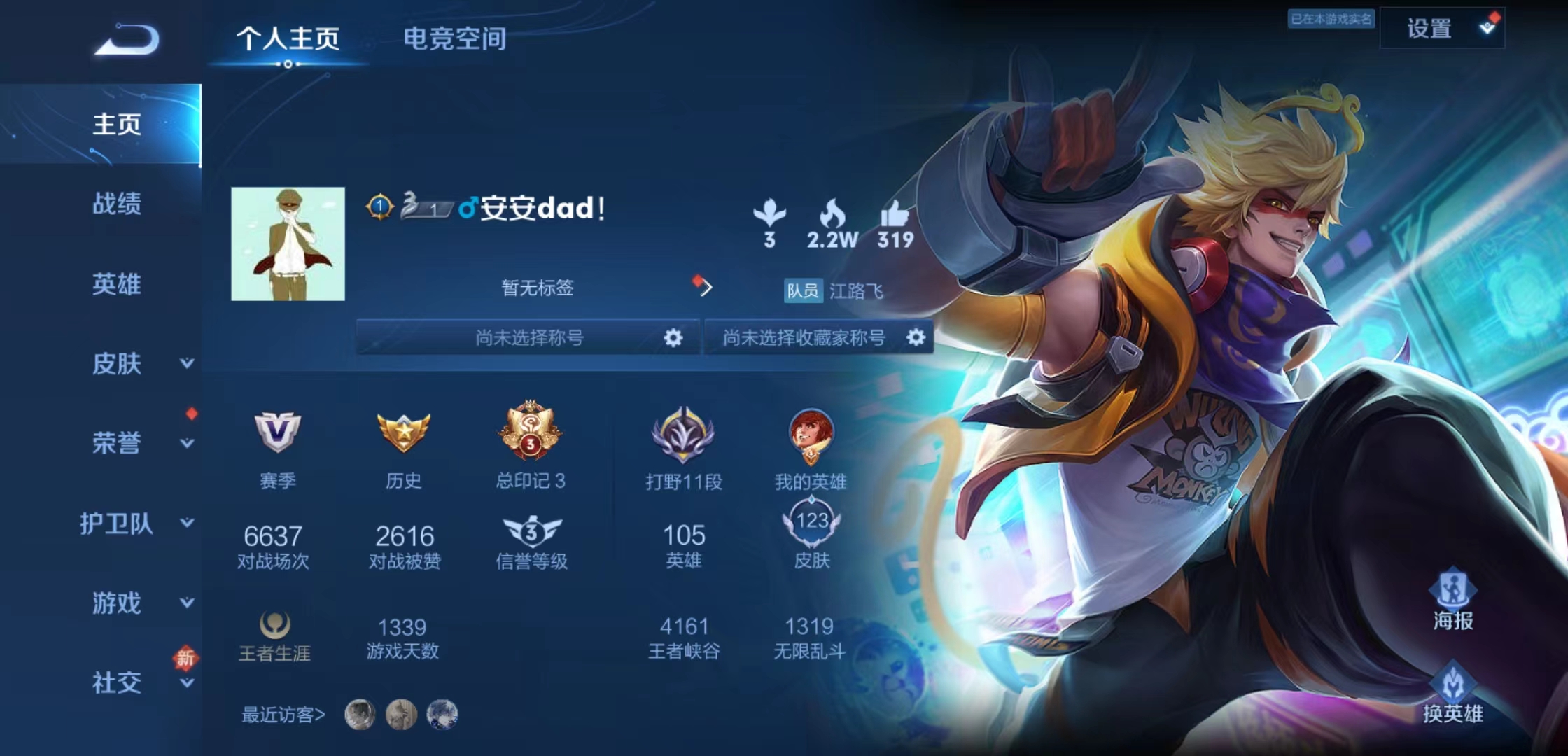Switch to the 电竞空间 tab
Viewport: 1568px width, 756px height.
456,41
